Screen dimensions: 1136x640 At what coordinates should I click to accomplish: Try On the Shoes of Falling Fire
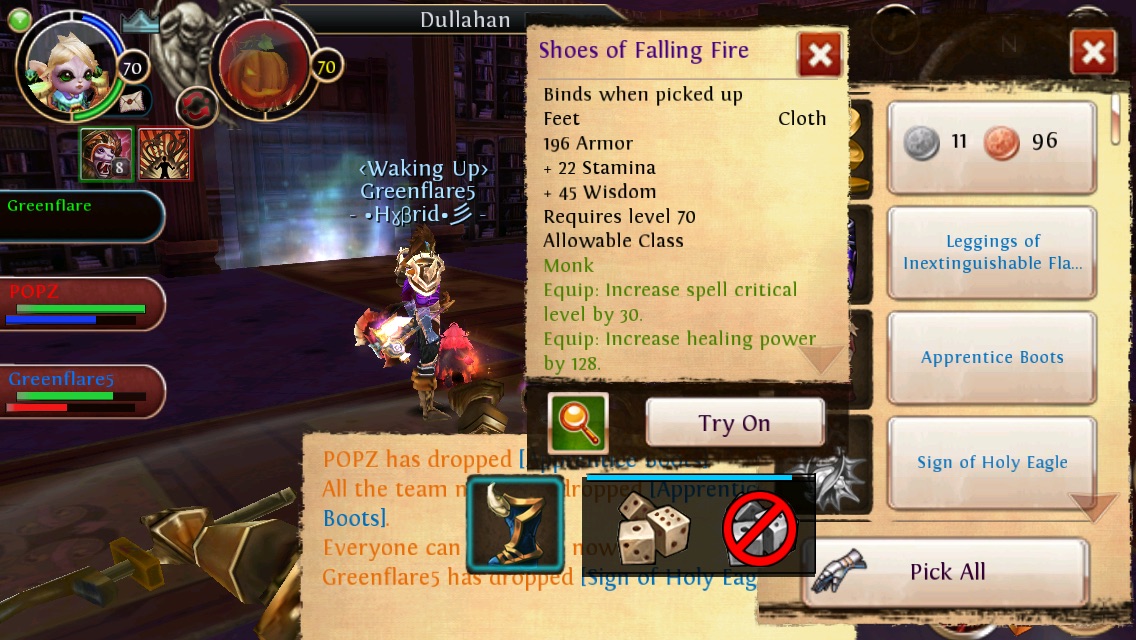735,423
